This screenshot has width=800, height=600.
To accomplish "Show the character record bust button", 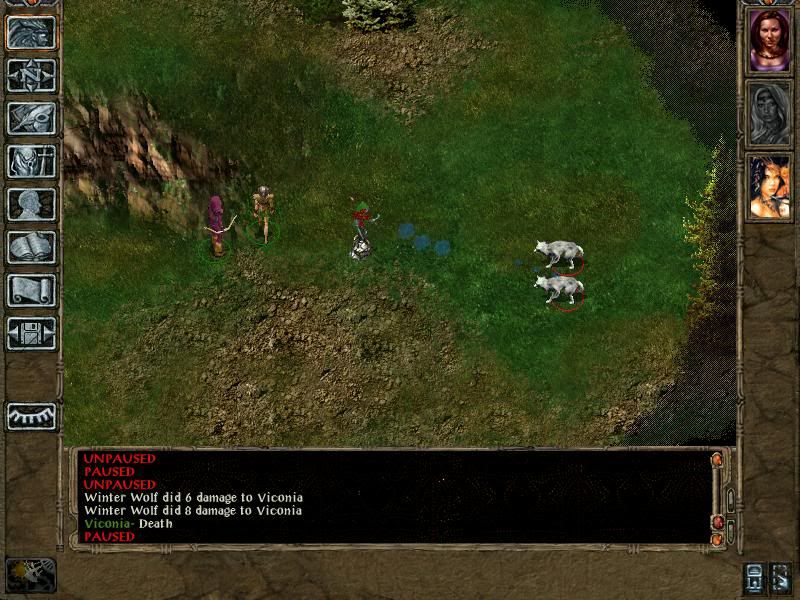I will coord(31,204).
